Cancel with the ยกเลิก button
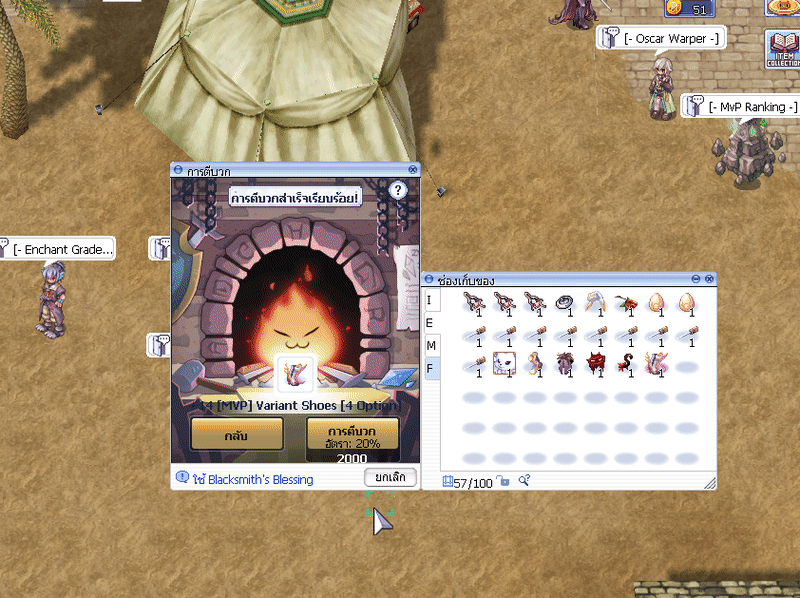The width and height of the screenshot is (800, 598). (389, 477)
